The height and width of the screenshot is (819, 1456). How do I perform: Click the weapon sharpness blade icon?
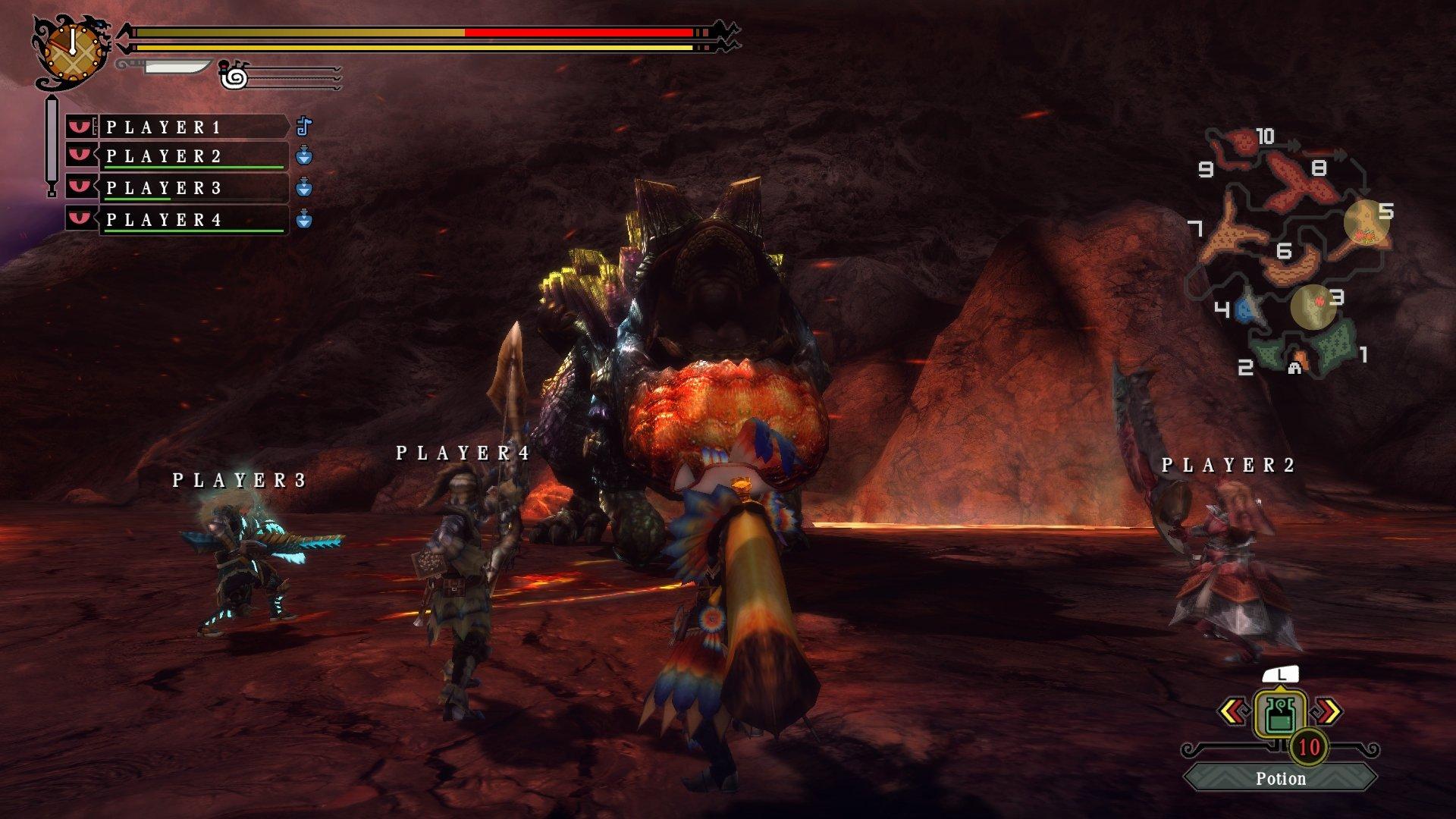pyautogui.click(x=176, y=67)
